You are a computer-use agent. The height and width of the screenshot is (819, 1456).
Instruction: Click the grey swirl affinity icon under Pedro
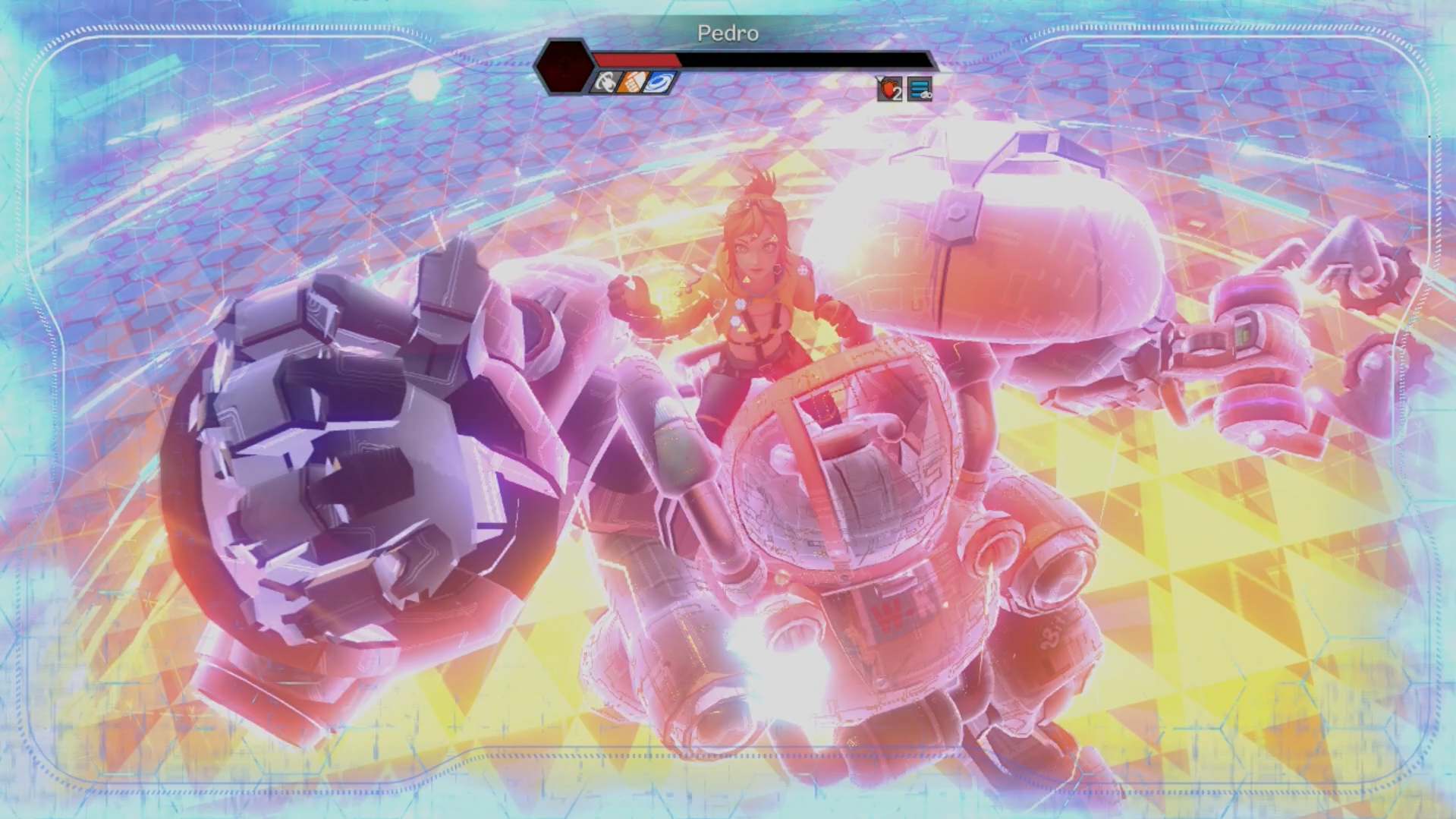click(x=606, y=82)
